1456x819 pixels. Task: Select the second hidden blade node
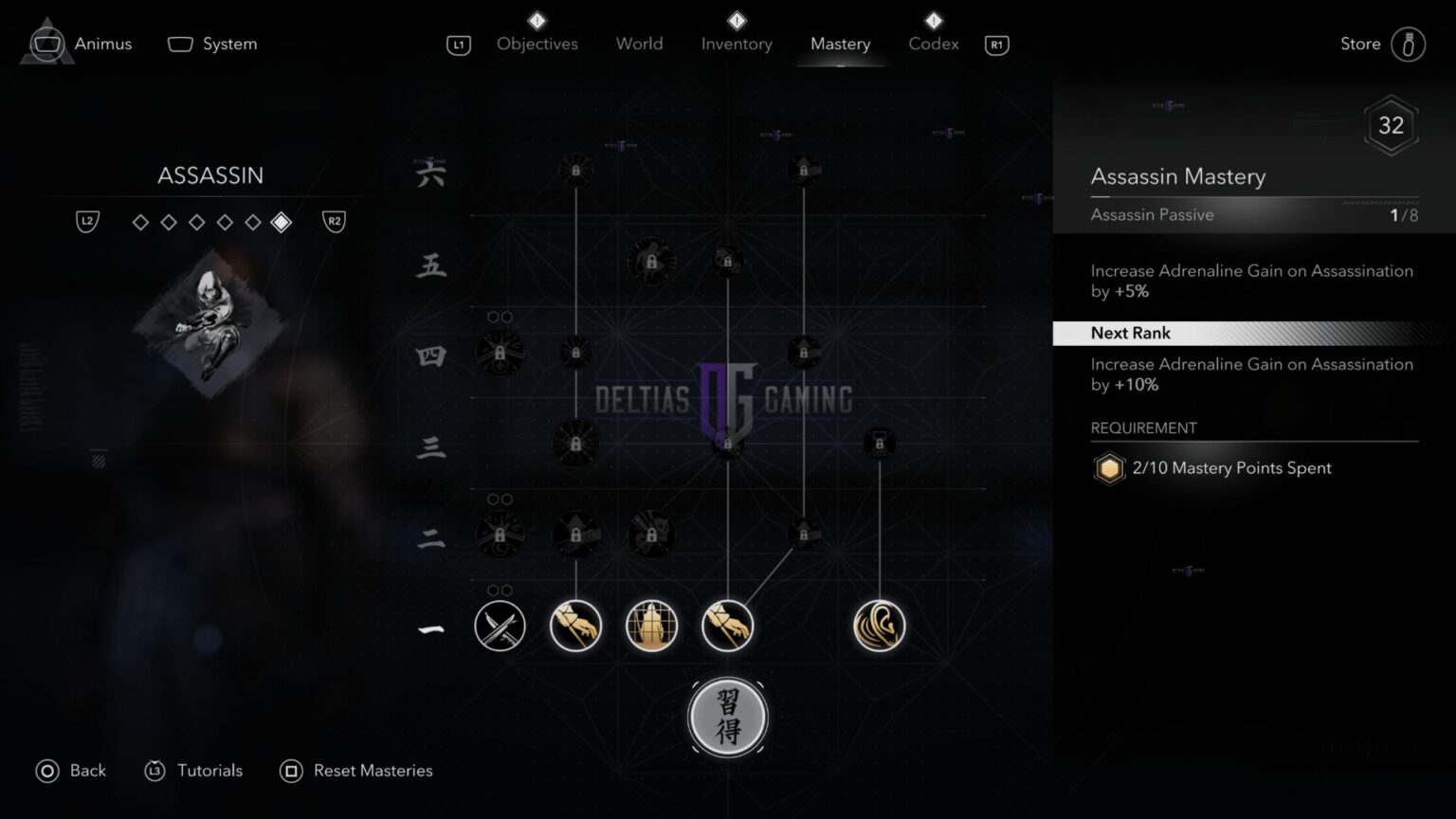click(x=727, y=626)
